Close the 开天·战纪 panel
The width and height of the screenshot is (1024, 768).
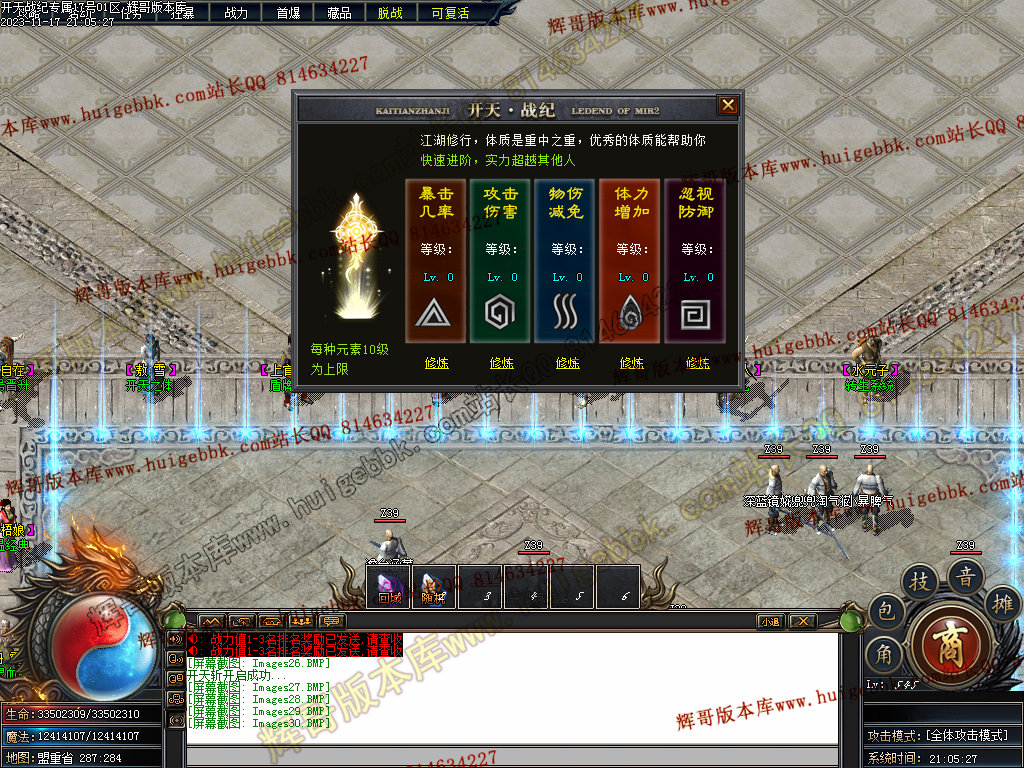point(728,105)
